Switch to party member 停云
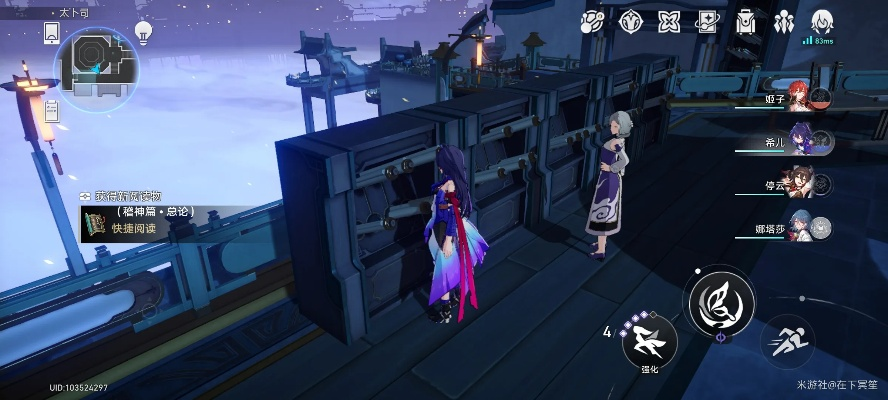The width and height of the screenshot is (888, 400). [800, 185]
